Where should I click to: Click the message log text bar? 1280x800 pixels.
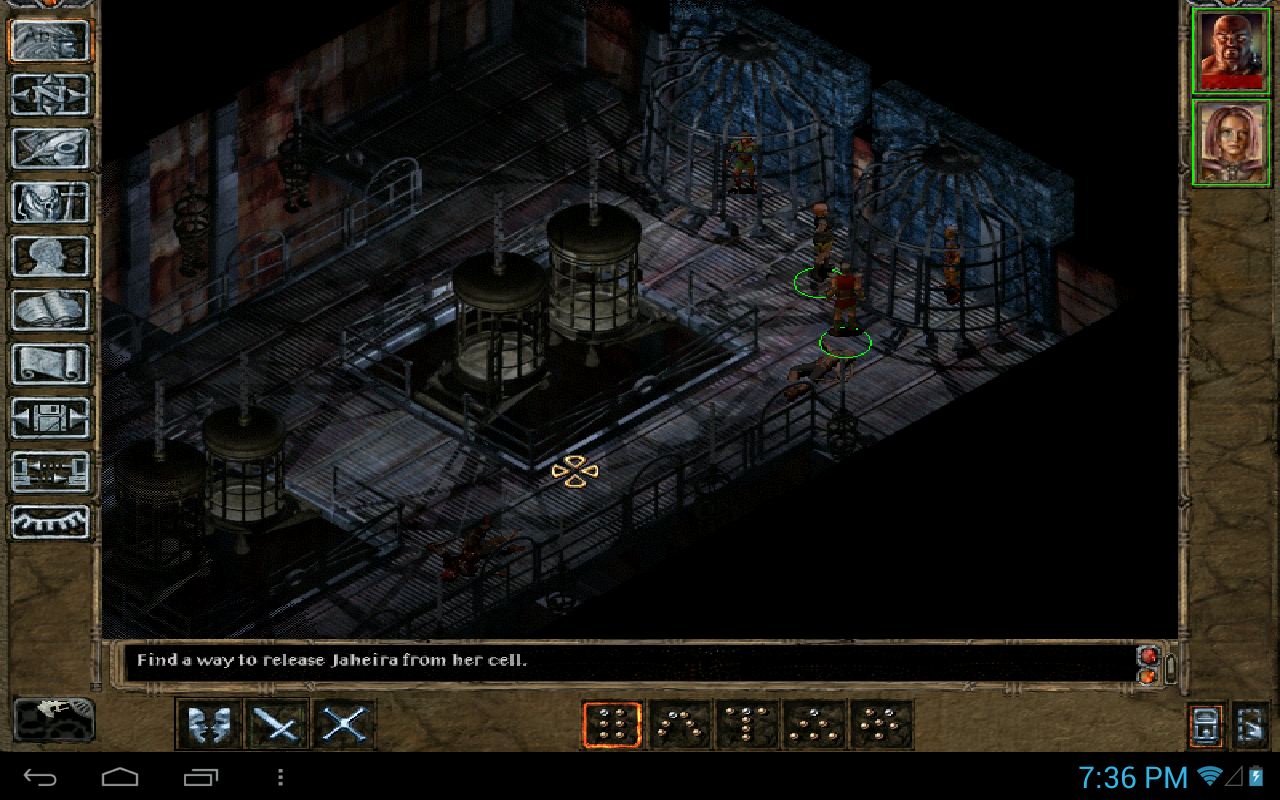(630, 661)
